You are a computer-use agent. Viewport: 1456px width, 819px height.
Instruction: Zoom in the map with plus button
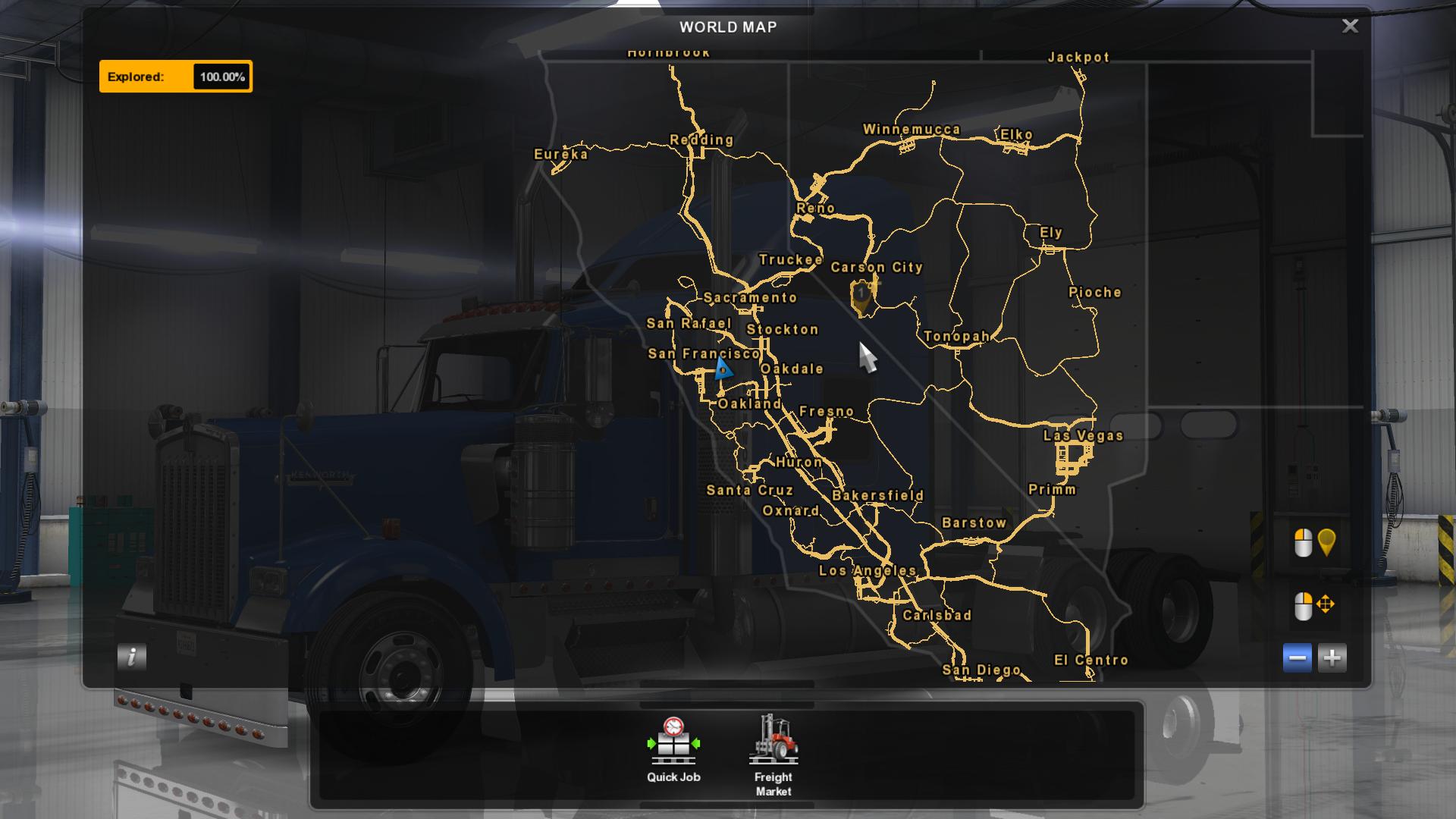pos(1332,657)
